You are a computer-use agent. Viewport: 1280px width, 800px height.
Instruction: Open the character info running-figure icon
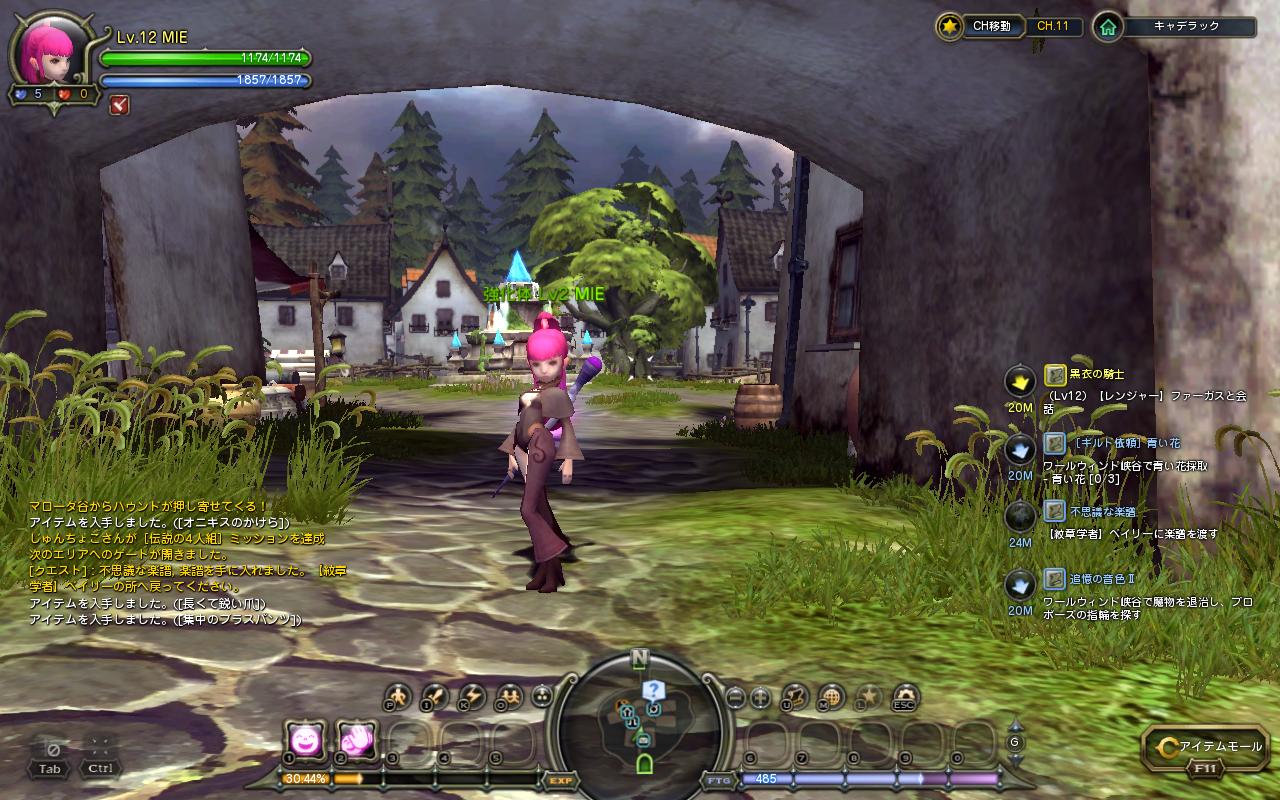pos(399,696)
